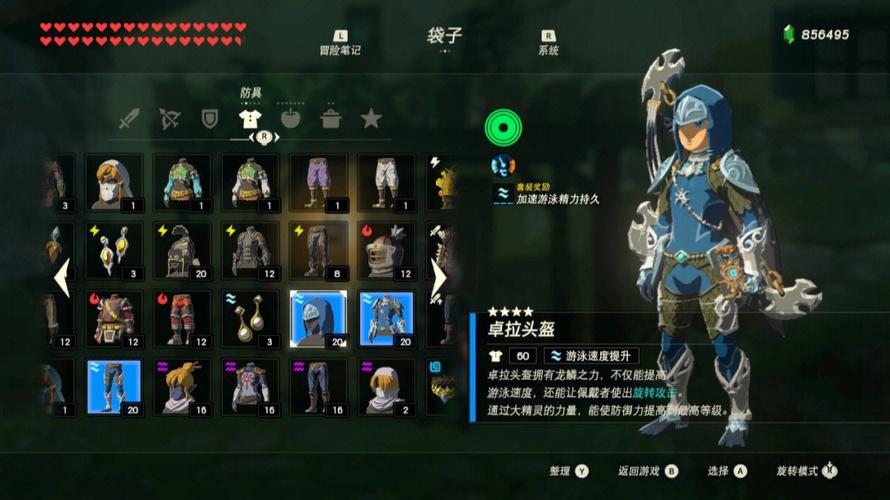Select the Zora Greaves slot

point(113,387)
